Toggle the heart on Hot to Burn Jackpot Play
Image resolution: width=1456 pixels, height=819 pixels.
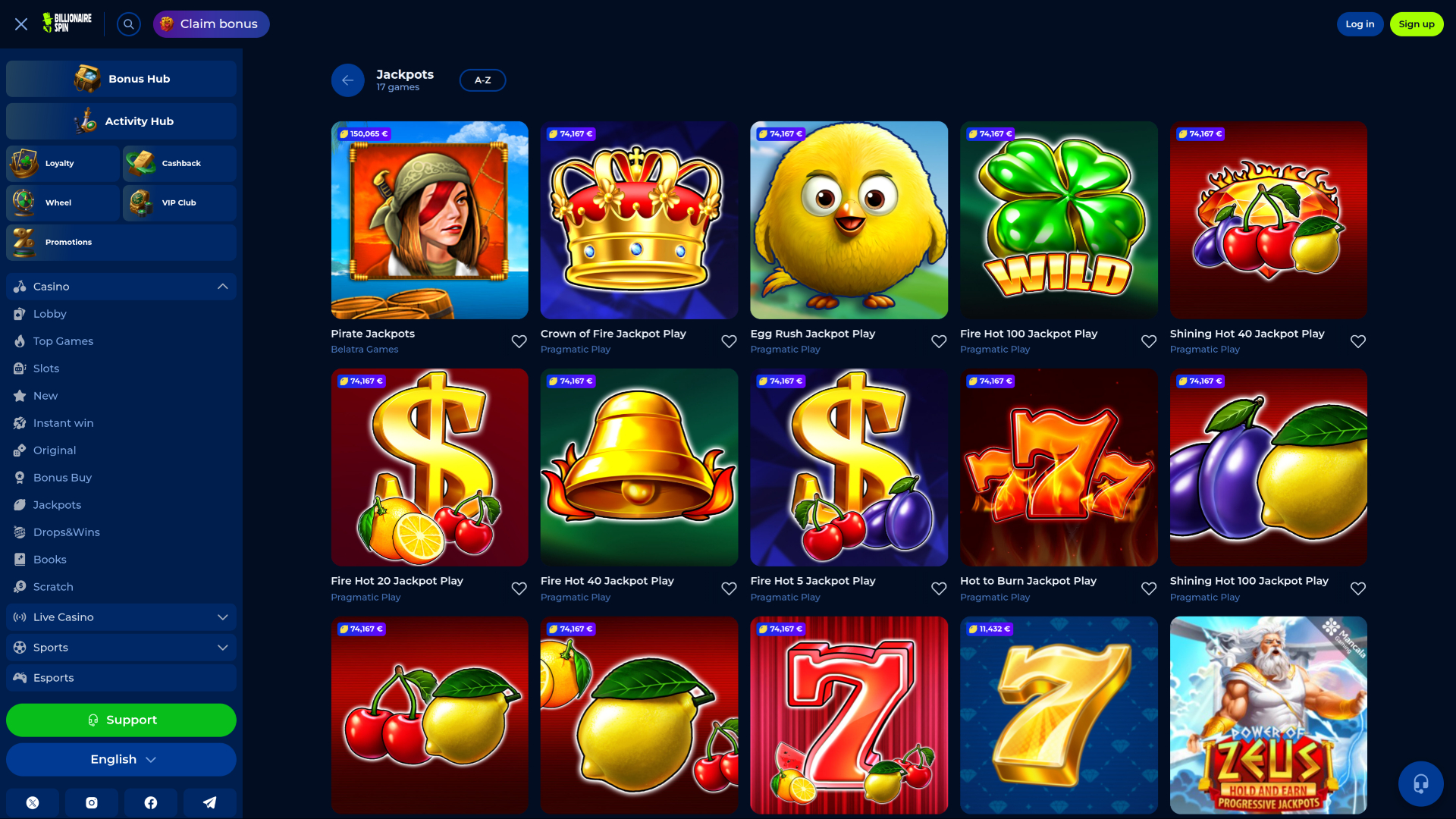(x=1148, y=588)
